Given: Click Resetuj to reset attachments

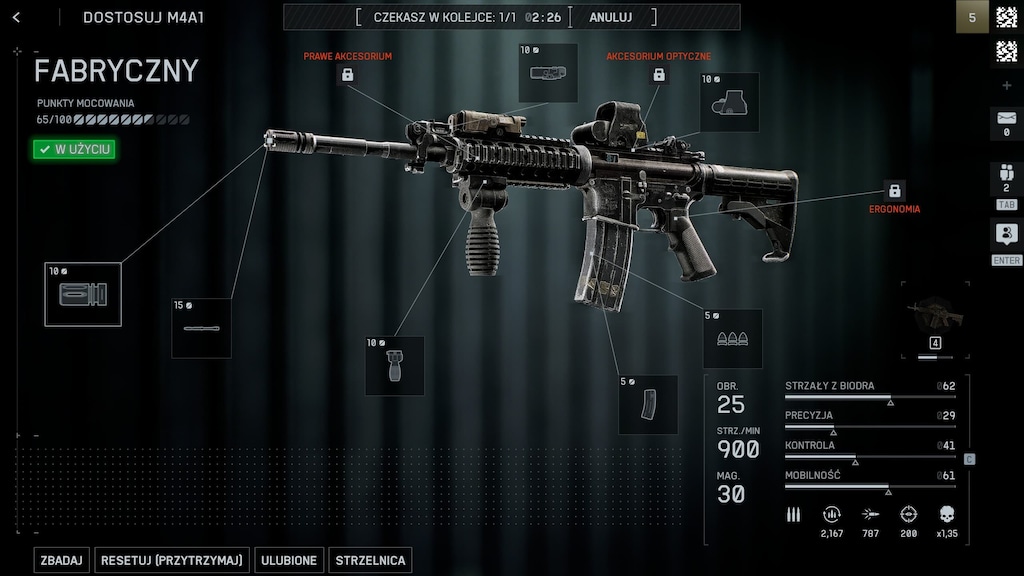Looking at the screenshot, I should [172, 560].
